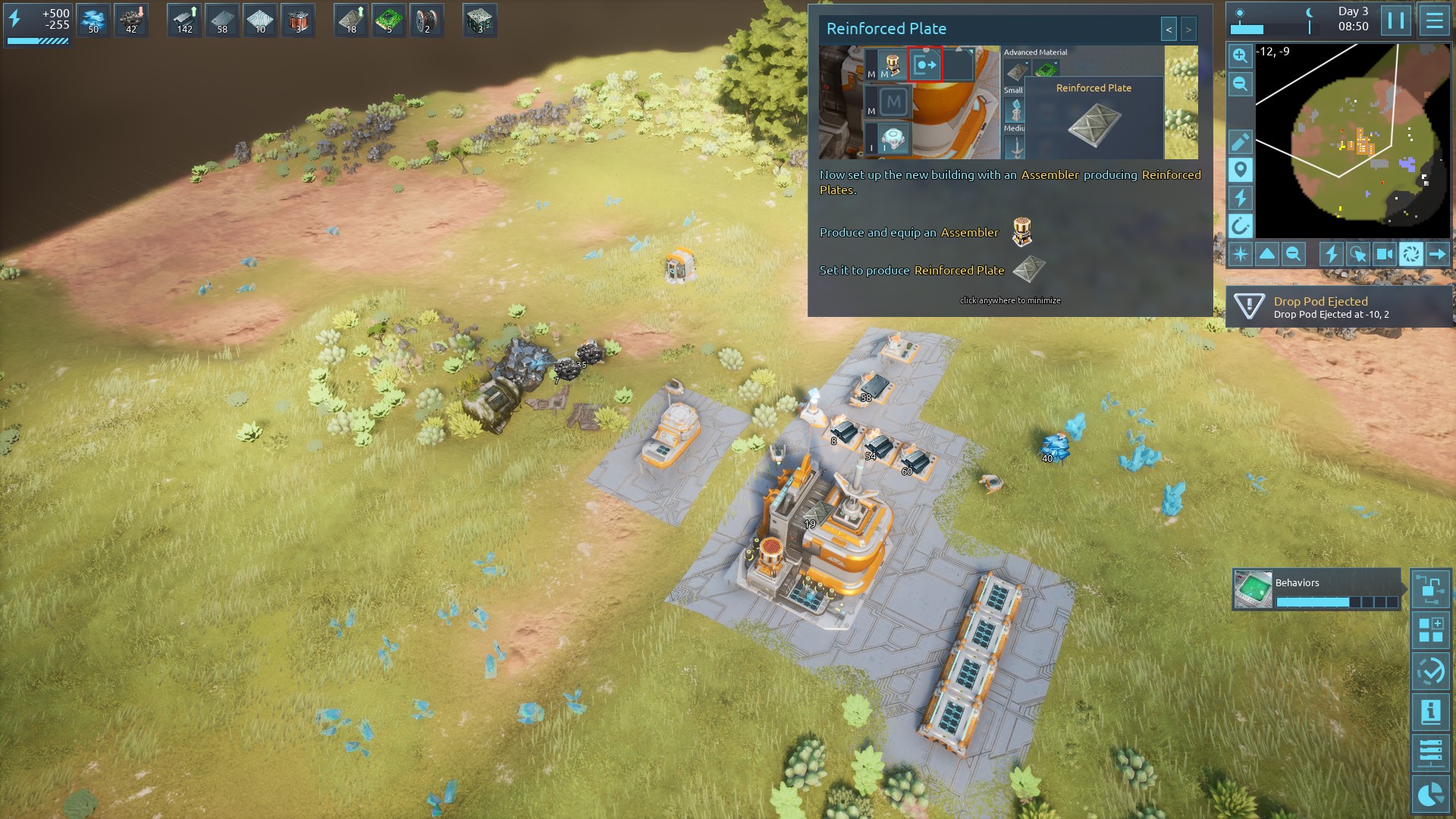Pause the game with the pause button
Screen dimensions: 1456x819
point(1395,20)
